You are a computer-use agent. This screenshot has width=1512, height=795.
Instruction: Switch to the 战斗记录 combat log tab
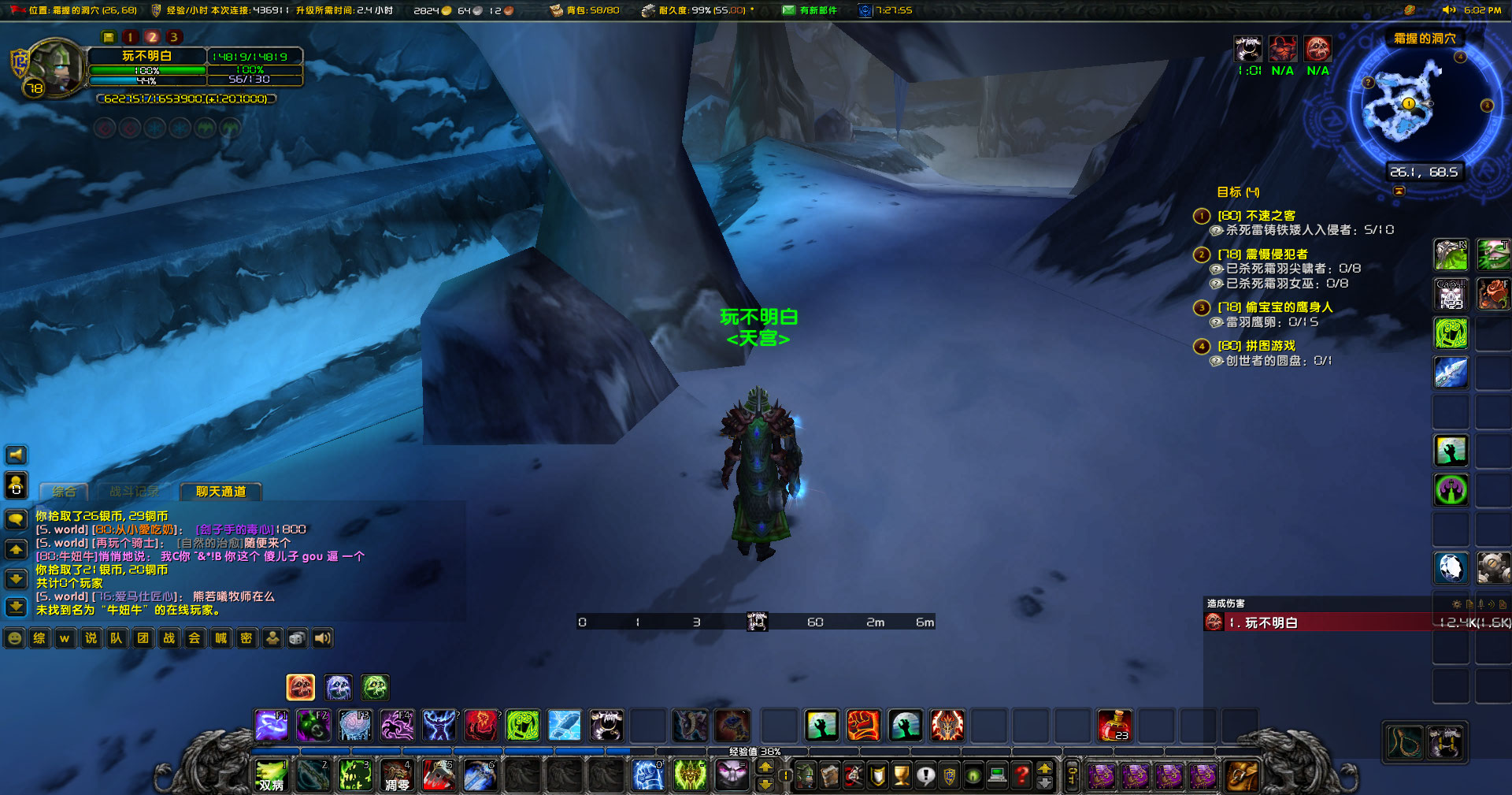[135, 491]
